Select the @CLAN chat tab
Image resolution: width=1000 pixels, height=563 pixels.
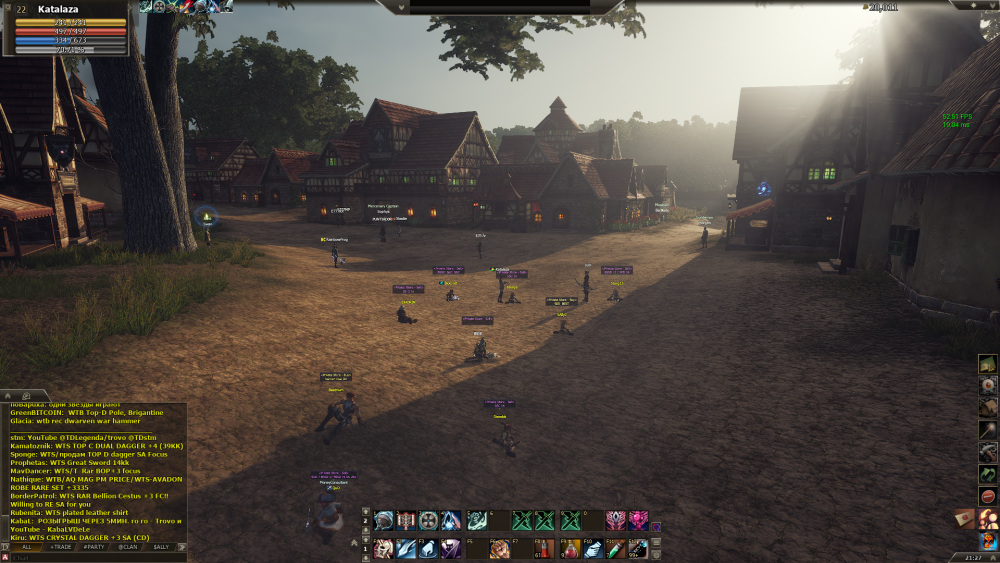127,547
